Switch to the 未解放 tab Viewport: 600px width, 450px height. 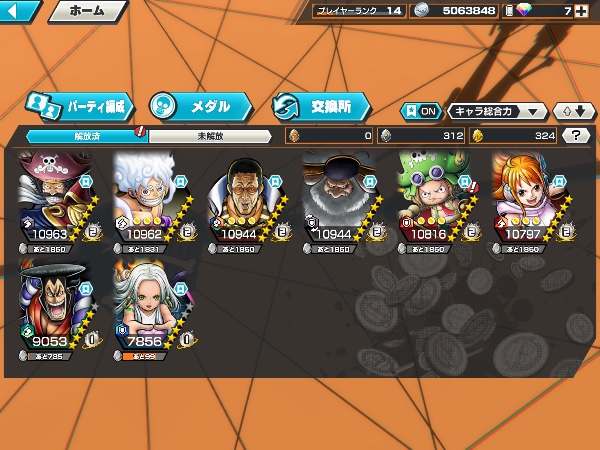(x=210, y=136)
